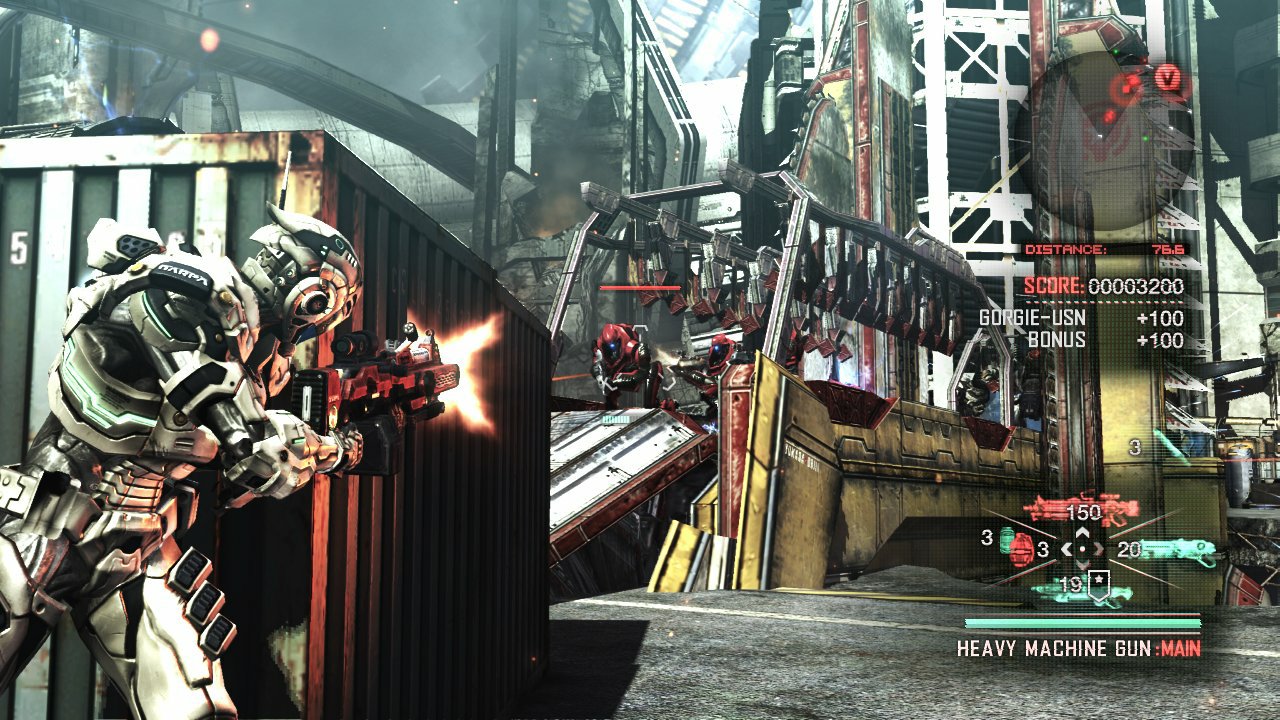The image size is (1280, 720).
Task: Click the red V enemy marker on radar
Action: (1168, 76)
